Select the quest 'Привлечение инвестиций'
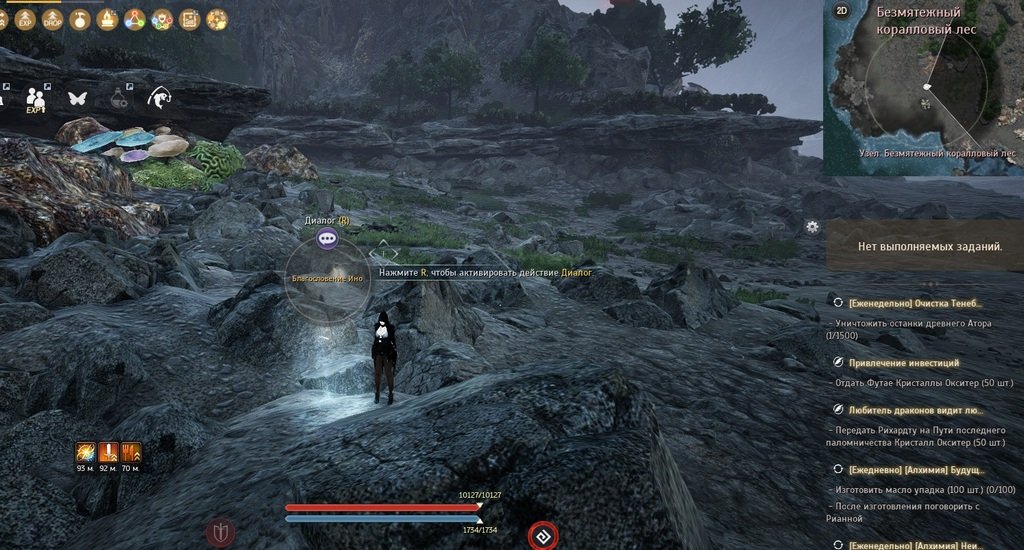The height and width of the screenshot is (550, 1024). [903, 363]
